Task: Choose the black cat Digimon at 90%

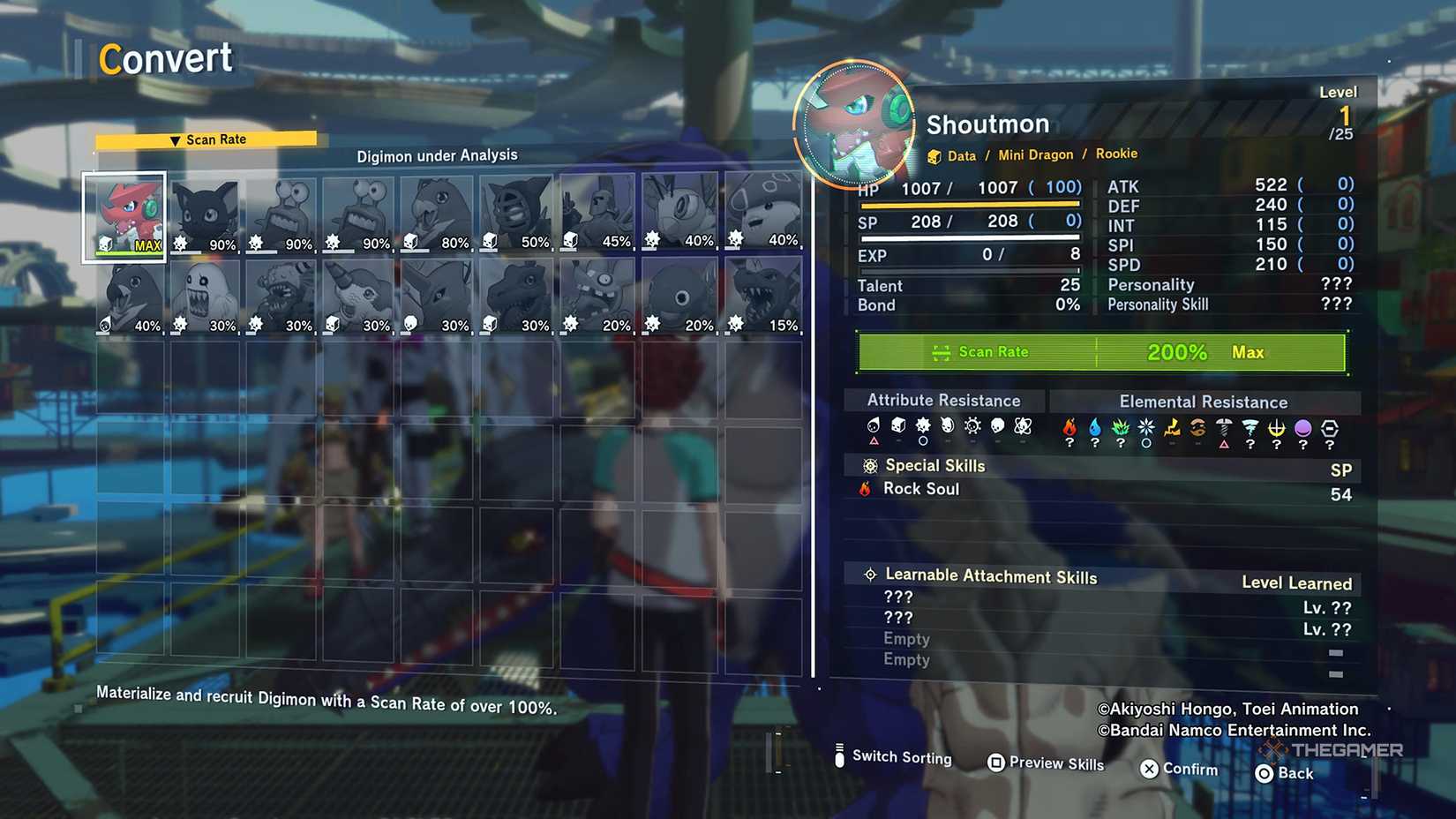Action: click(205, 216)
